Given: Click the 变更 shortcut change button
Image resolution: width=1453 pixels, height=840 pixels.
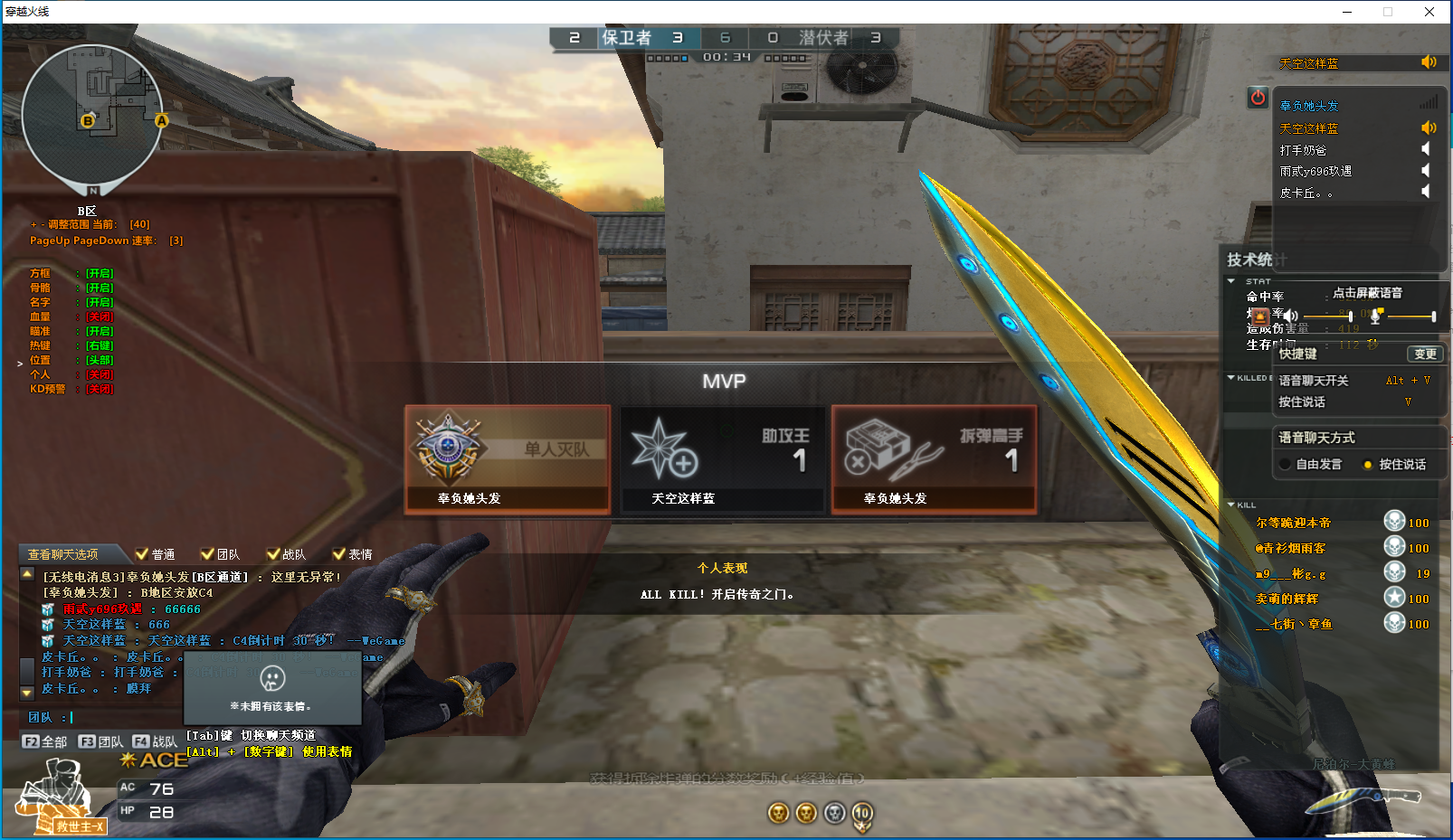Looking at the screenshot, I should [1425, 354].
